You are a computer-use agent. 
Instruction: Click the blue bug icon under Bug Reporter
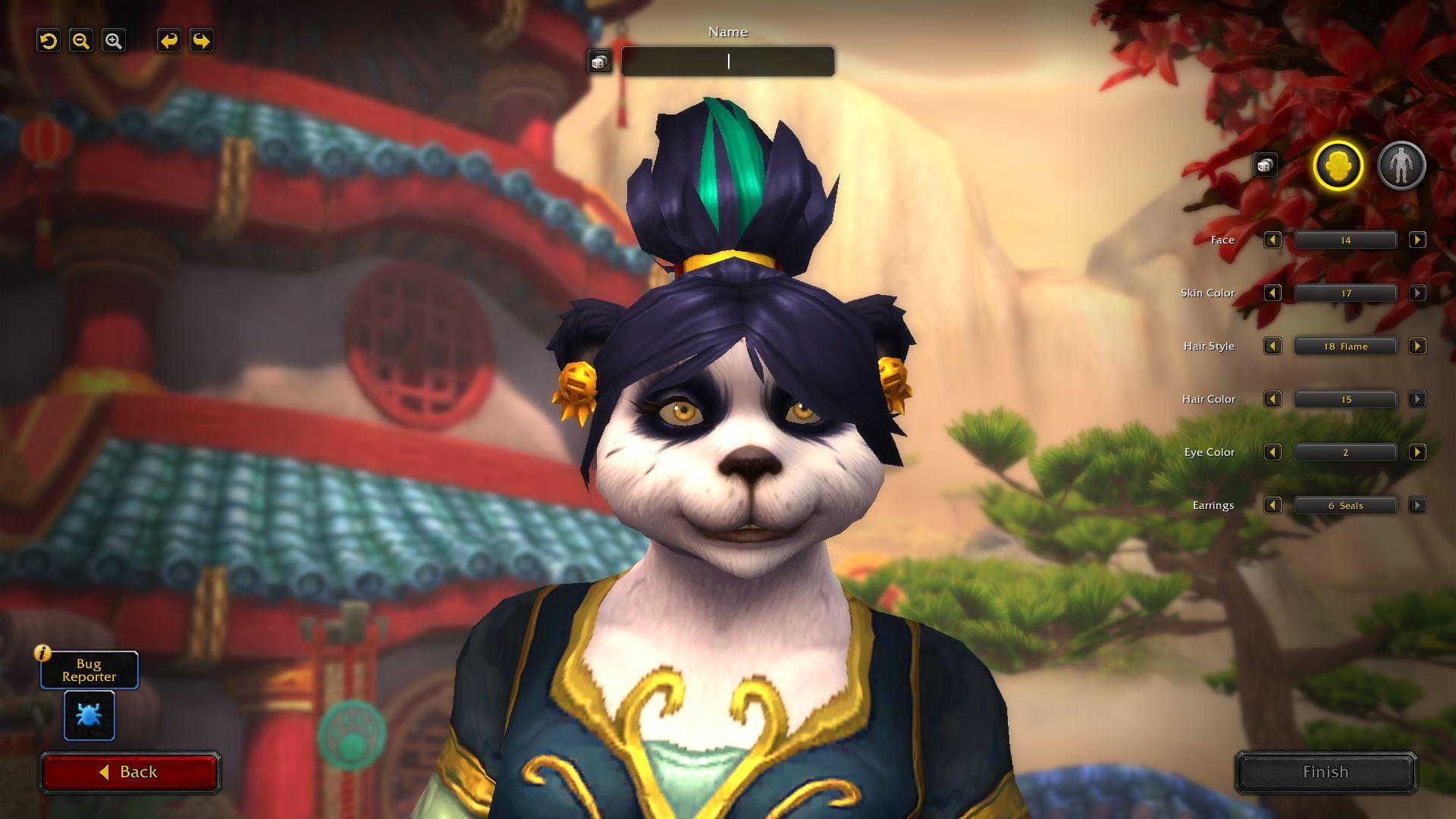89,715
